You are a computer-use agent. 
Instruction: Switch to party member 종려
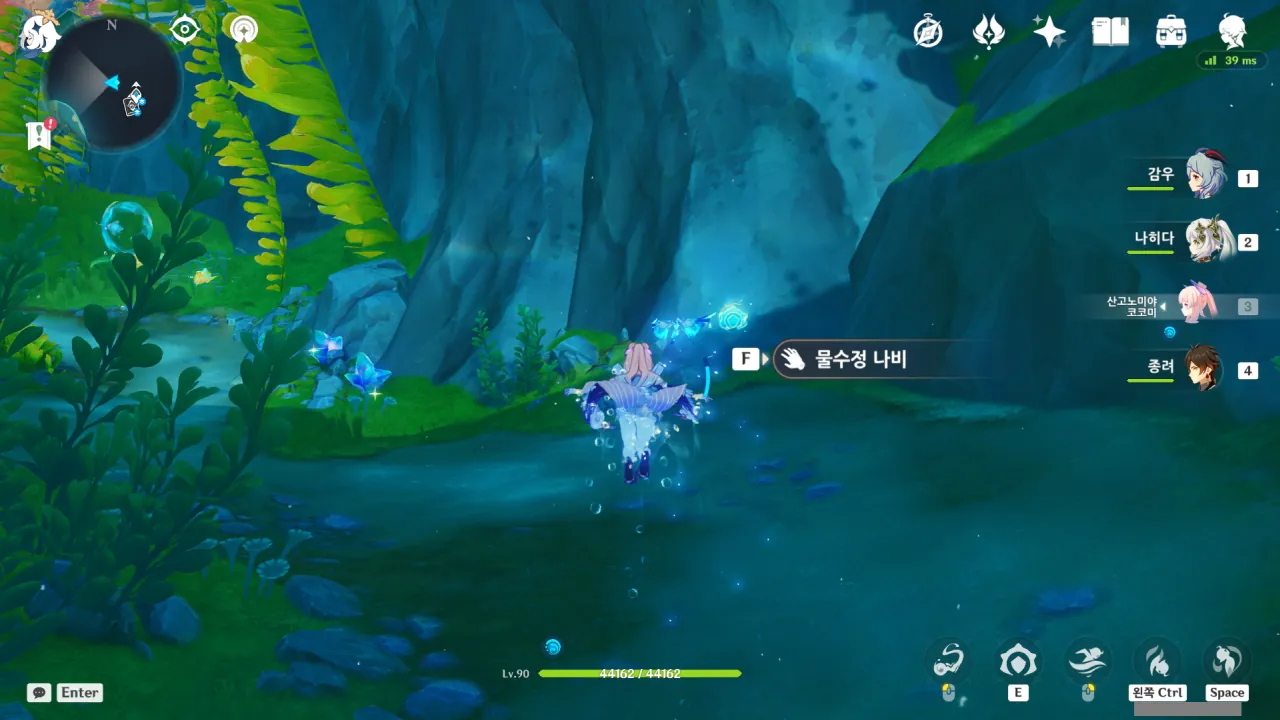tap(1205, 369)
